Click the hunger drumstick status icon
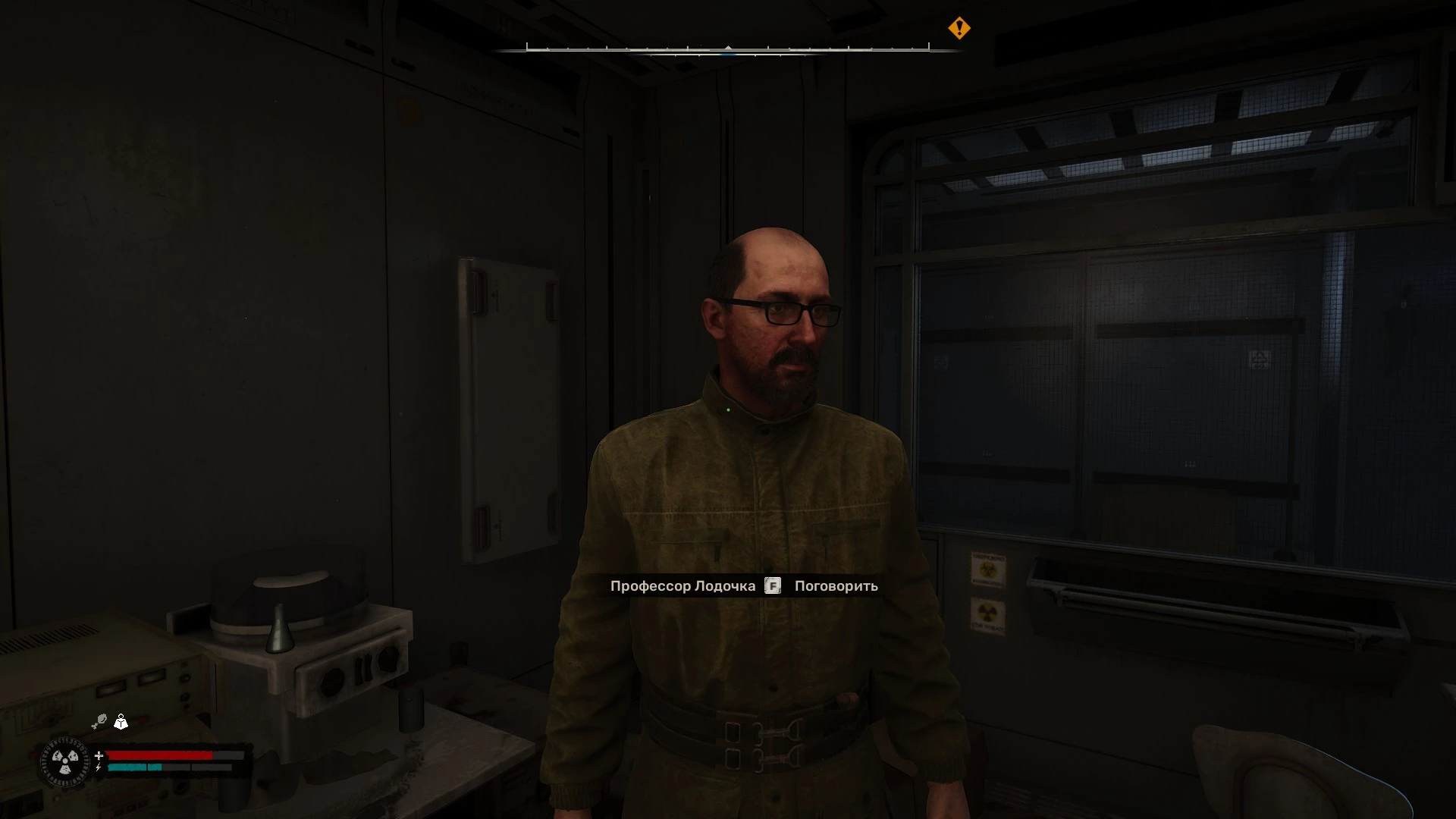 coord(101,720)
